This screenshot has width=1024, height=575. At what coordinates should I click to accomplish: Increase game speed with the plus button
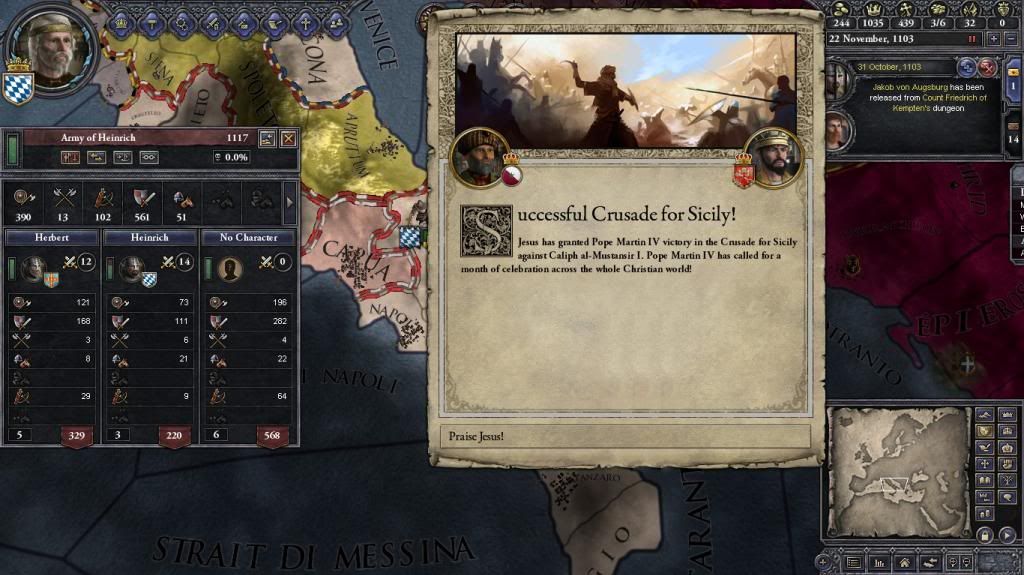point(993,38)
